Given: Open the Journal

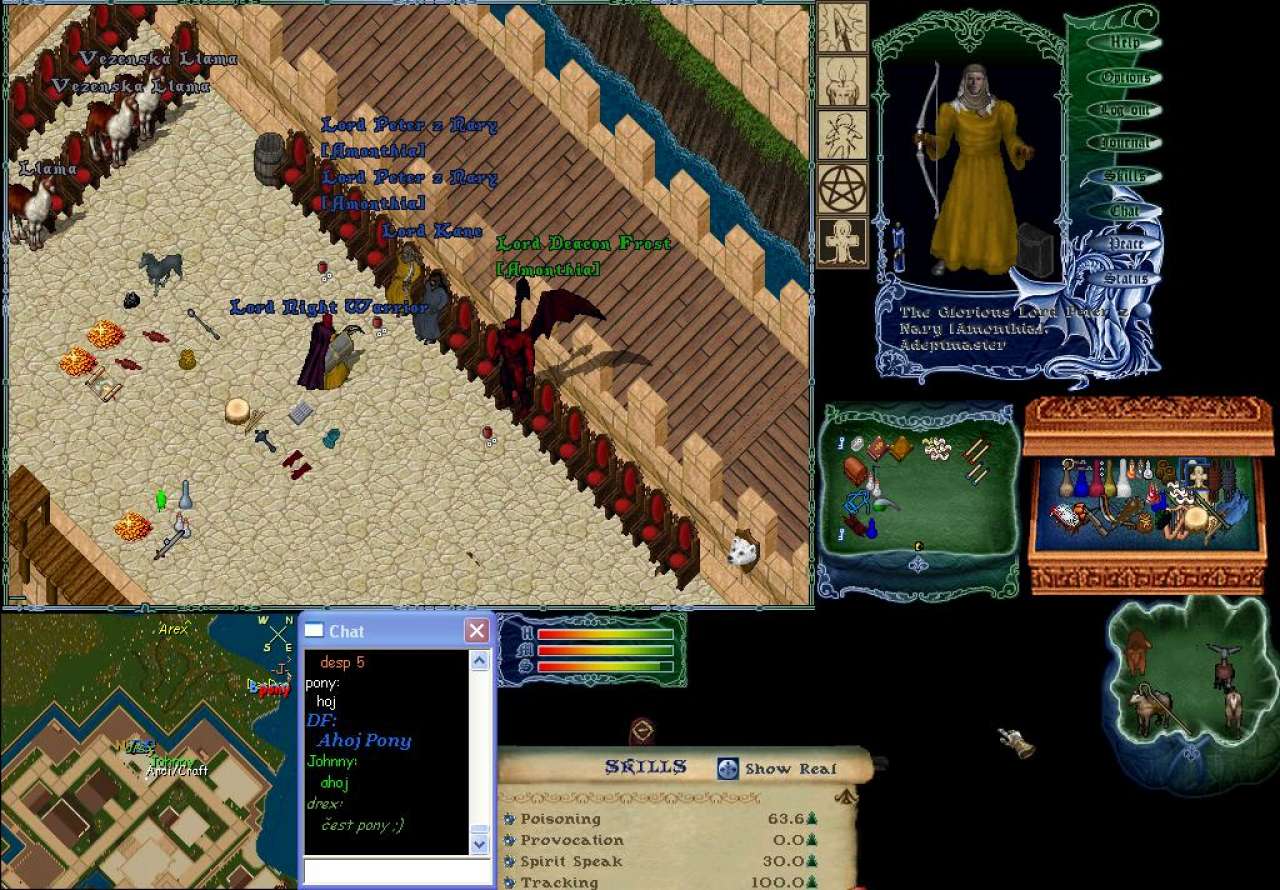Looking at the screenshot, I should click(x=1125, y=143).
